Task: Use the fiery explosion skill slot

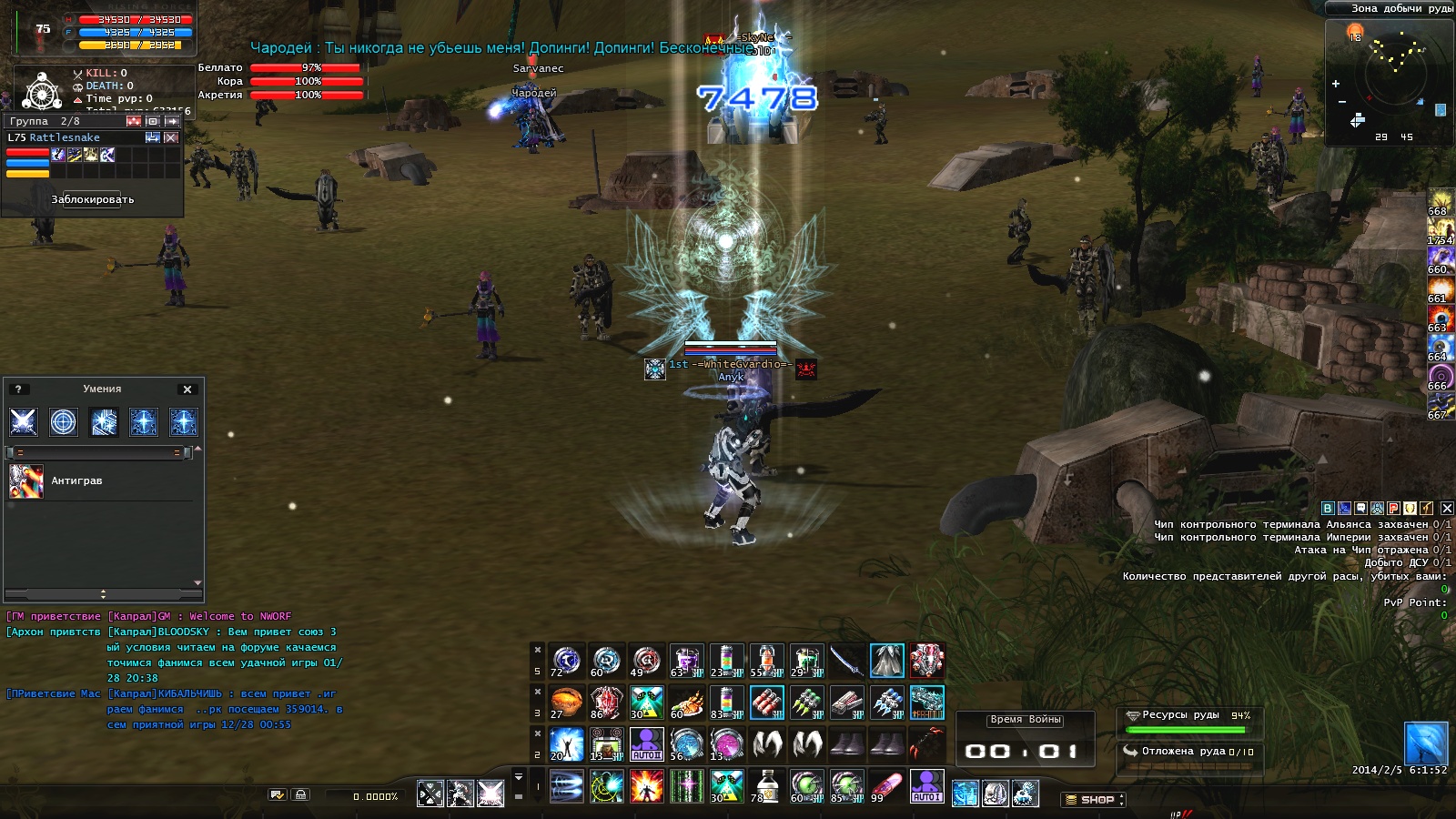Action: pyautogui.click(x=646, y=786)
